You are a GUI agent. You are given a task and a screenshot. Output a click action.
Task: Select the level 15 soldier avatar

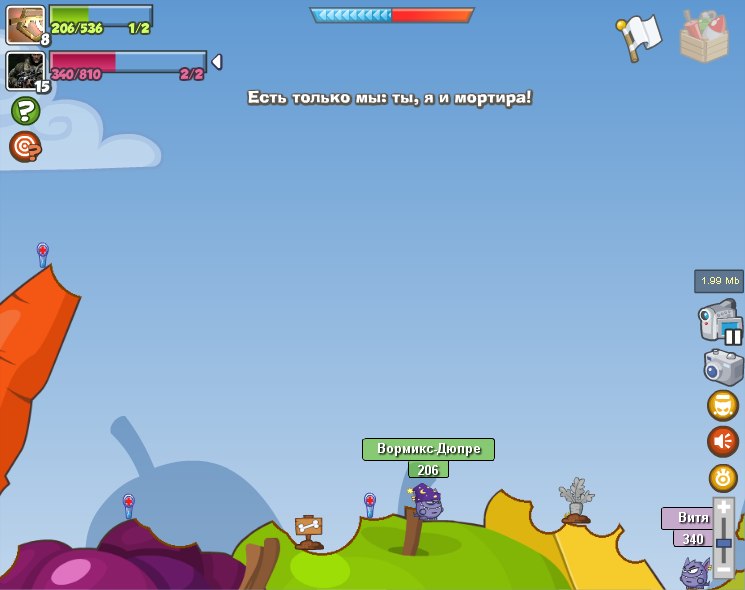point(25,71)
